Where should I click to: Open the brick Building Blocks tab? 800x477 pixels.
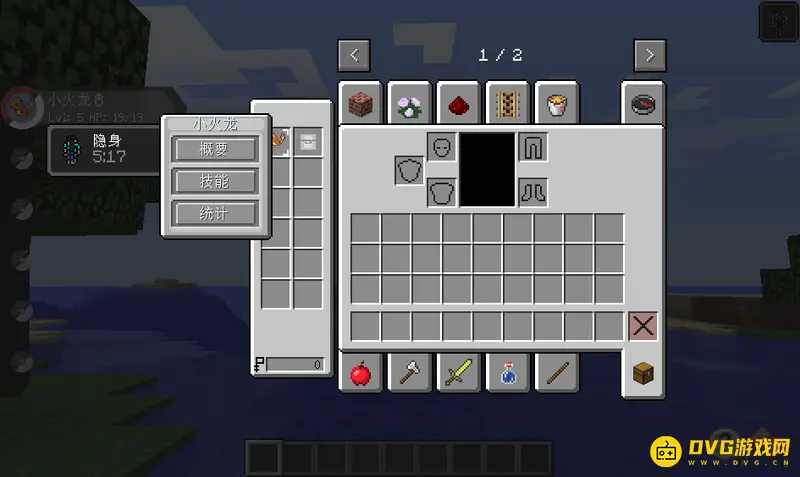click(360, 103)
